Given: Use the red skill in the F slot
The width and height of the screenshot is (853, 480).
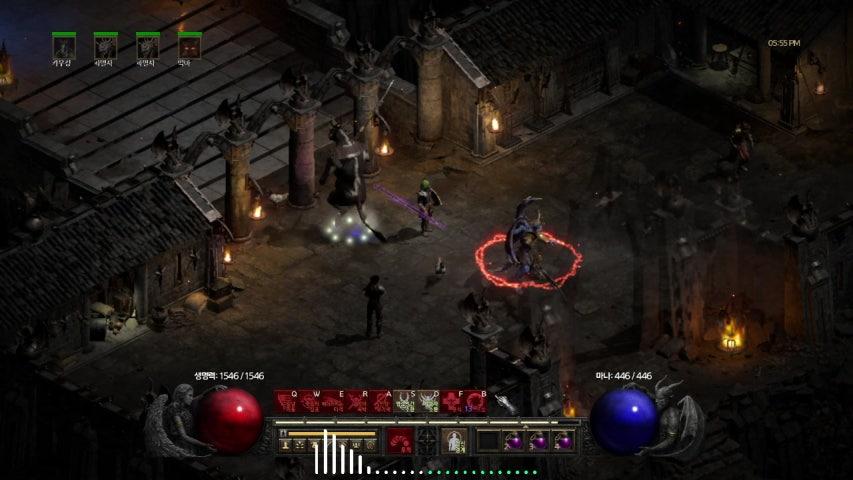Looking at the screenshot, I should coord(454,404).
